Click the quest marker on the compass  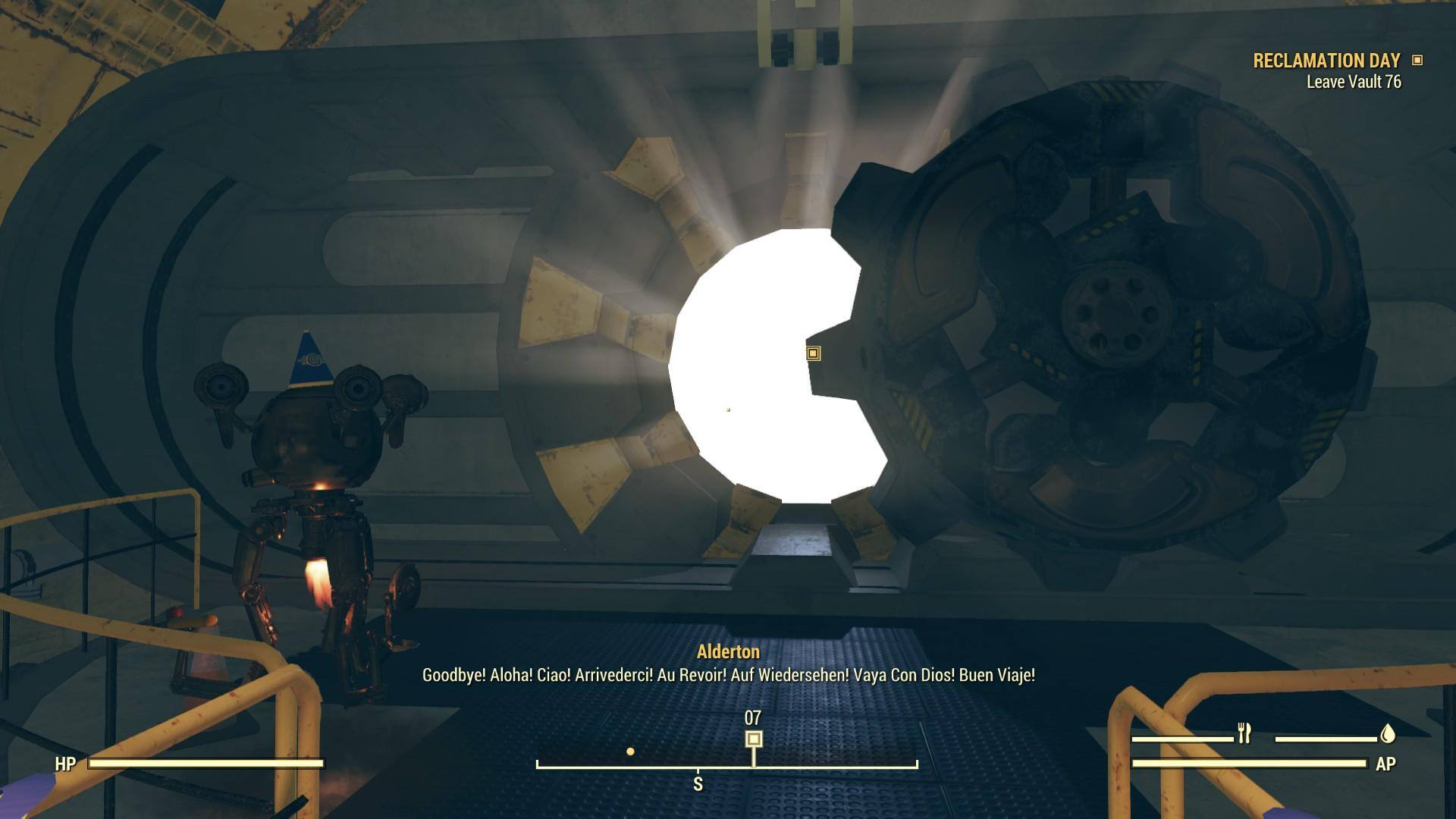tap(753, 739)
